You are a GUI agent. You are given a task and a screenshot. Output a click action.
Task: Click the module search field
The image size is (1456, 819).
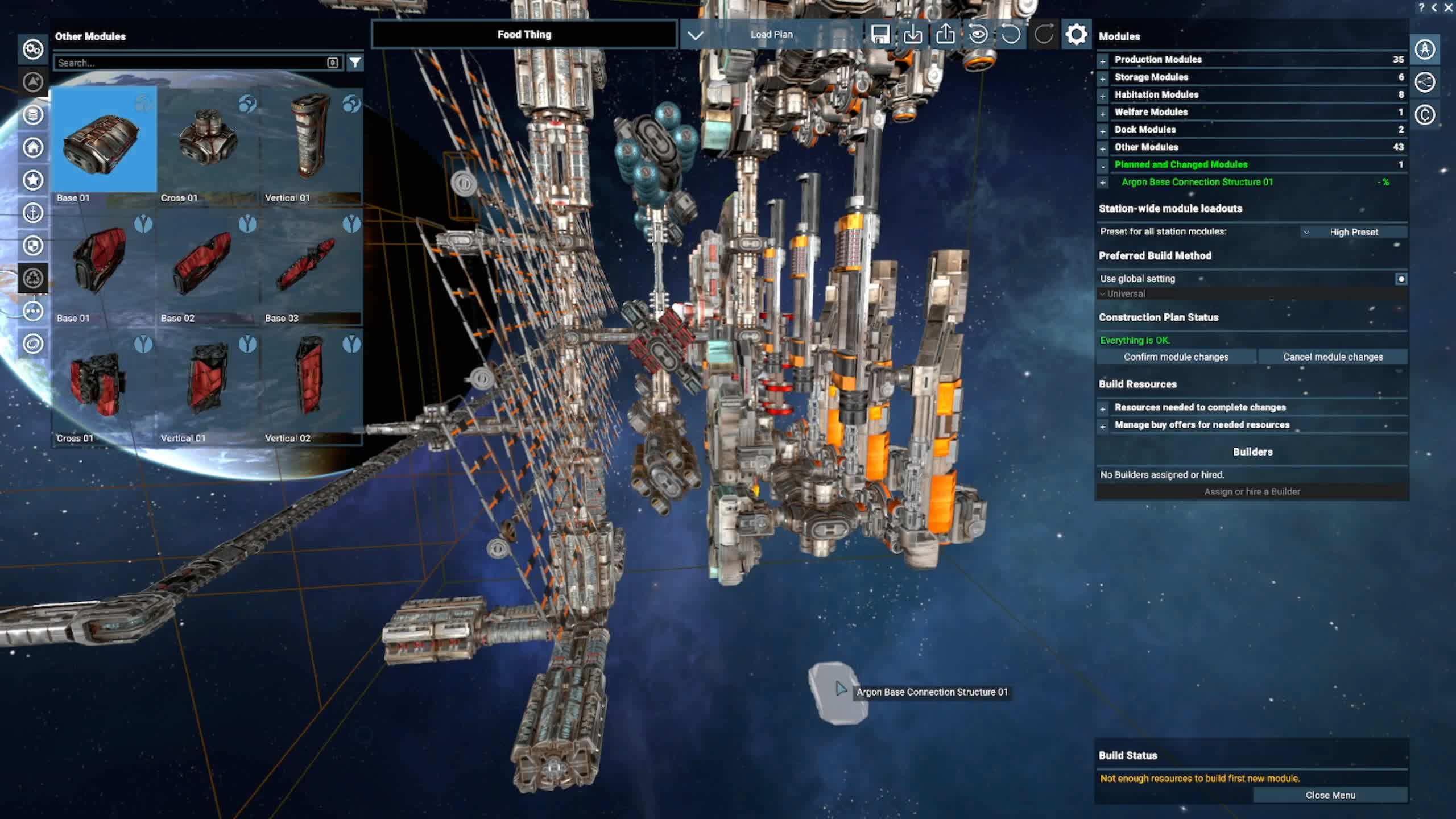click(191, 63)
